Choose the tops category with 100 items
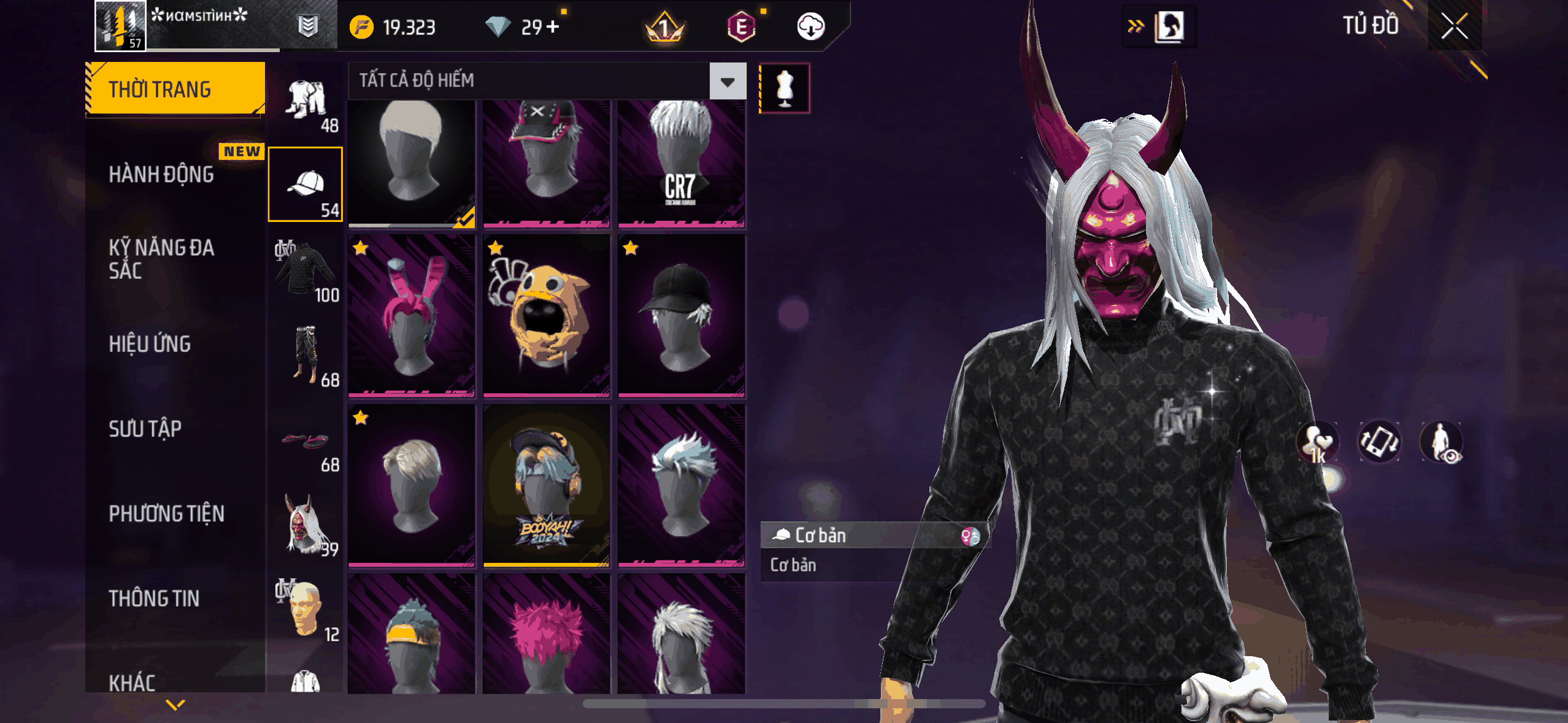The height and width of the screenshot is (723, 1568). point(305,270)
